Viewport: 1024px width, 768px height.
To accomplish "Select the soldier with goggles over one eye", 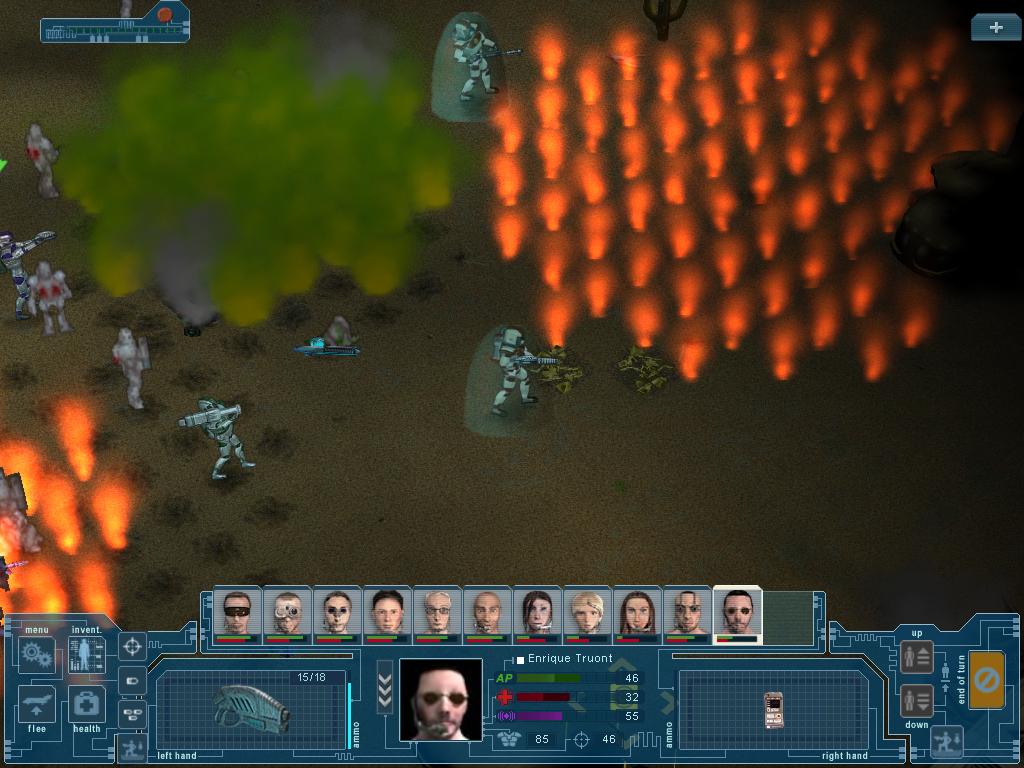I will click(x=287, y=612).
